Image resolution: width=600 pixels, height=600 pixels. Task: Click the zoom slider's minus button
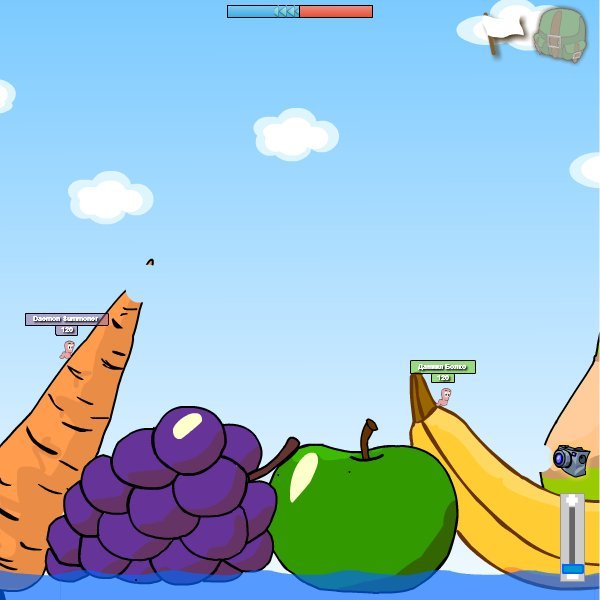click(x=572, y=576)
